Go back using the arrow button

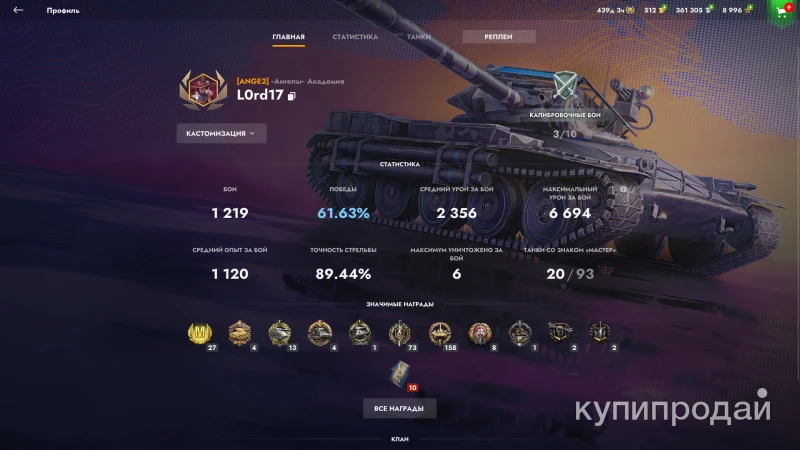18,10
